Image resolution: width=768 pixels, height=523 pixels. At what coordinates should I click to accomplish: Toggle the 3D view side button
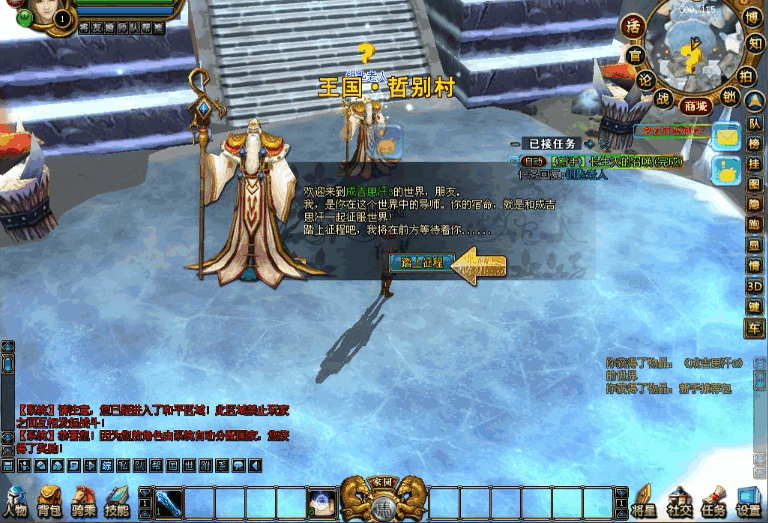(x=755, y=286)
